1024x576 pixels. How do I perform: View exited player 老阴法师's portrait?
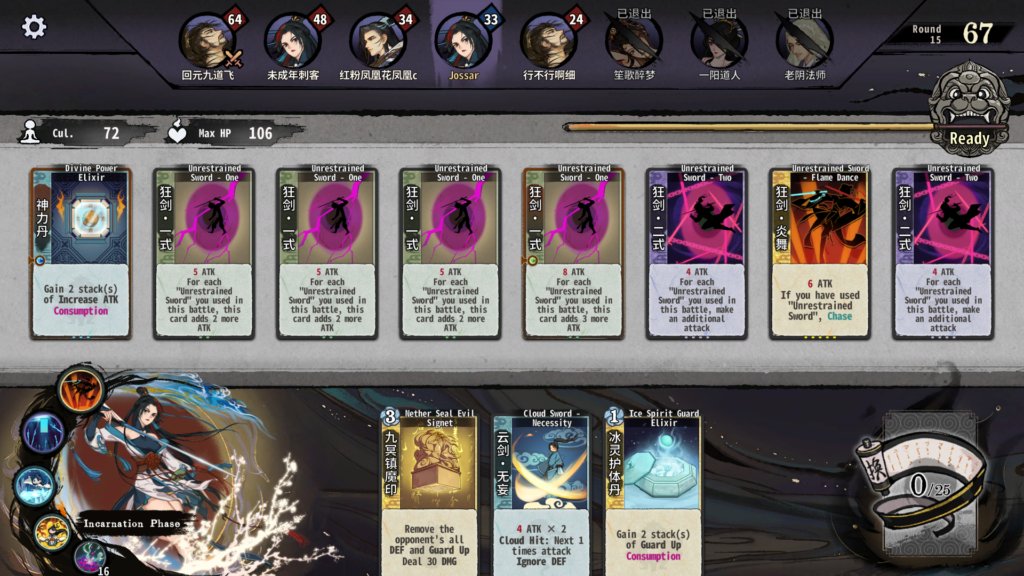[805, 41]
